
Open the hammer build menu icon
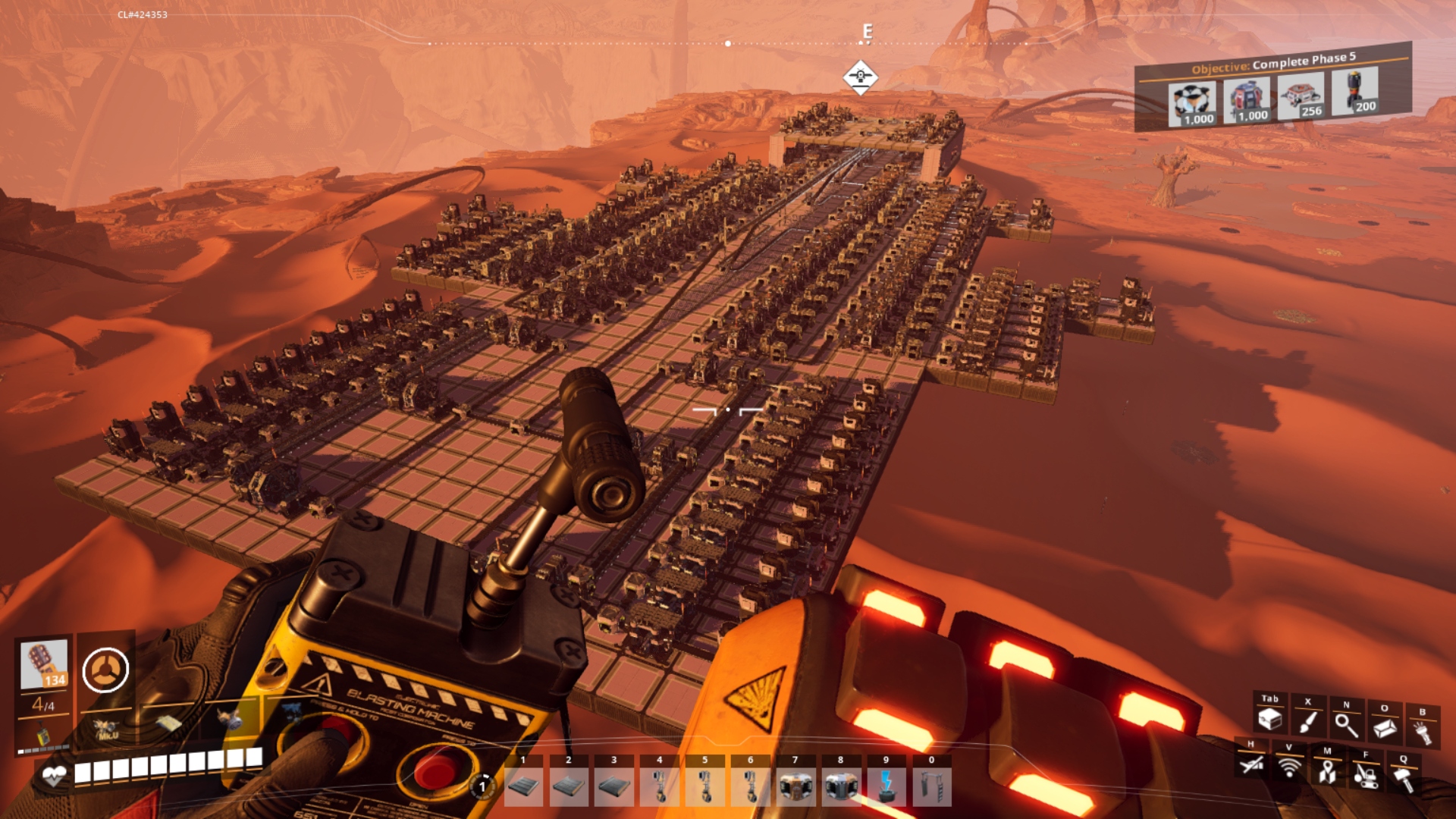[1404, 779]
